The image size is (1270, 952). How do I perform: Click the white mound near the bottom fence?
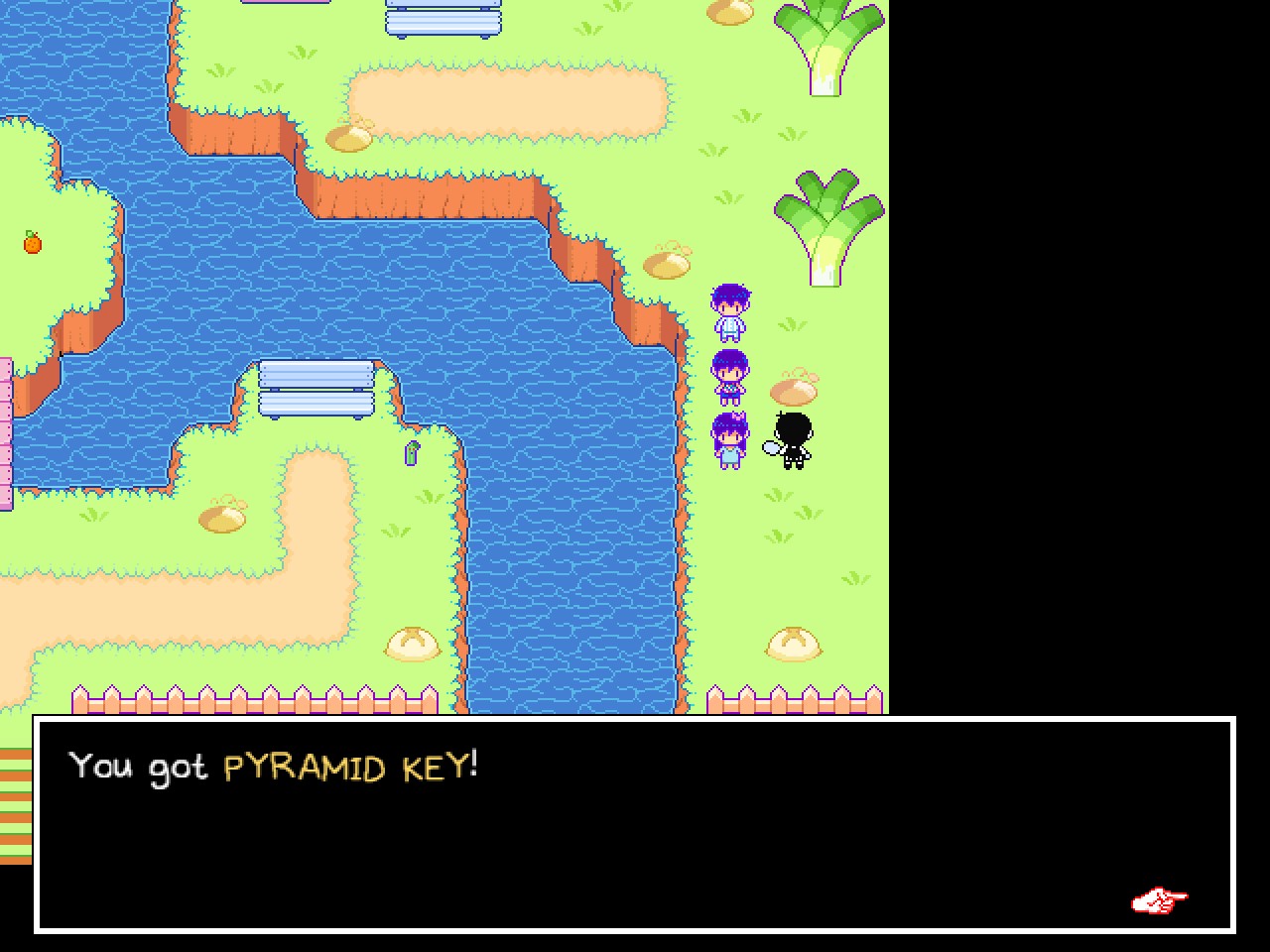point(794,645)
